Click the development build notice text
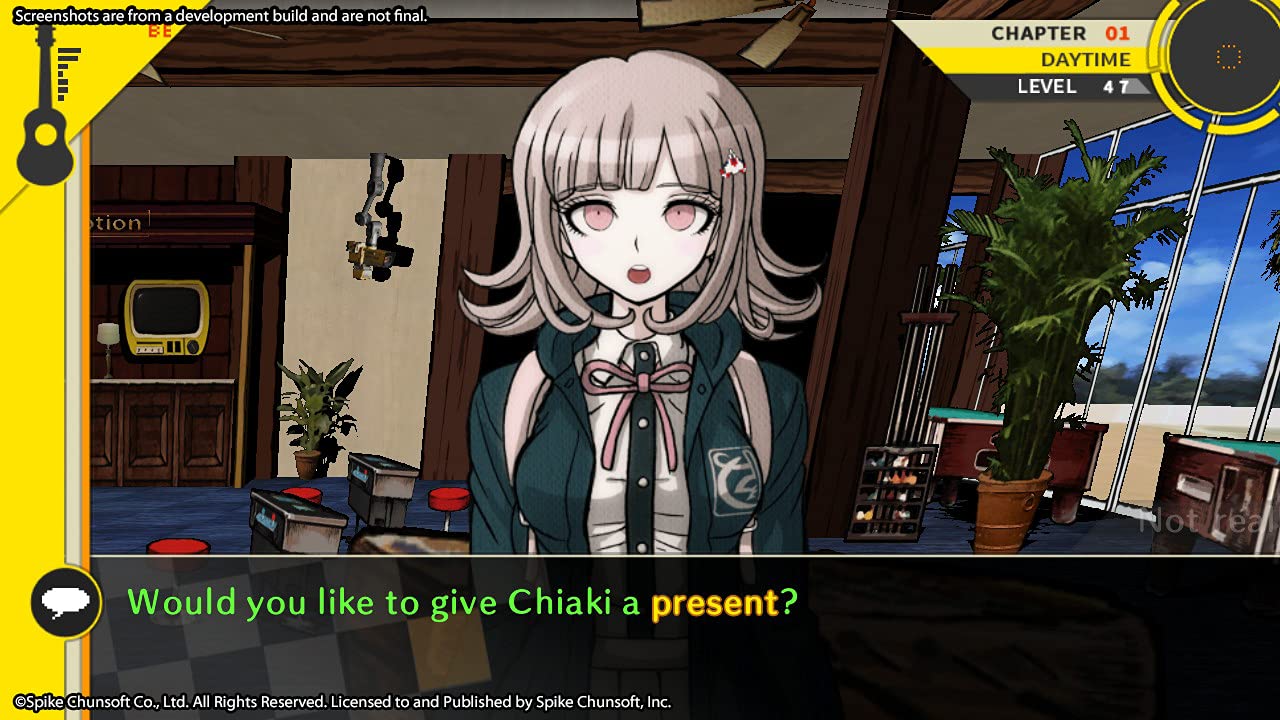 [x=218, y=15]
